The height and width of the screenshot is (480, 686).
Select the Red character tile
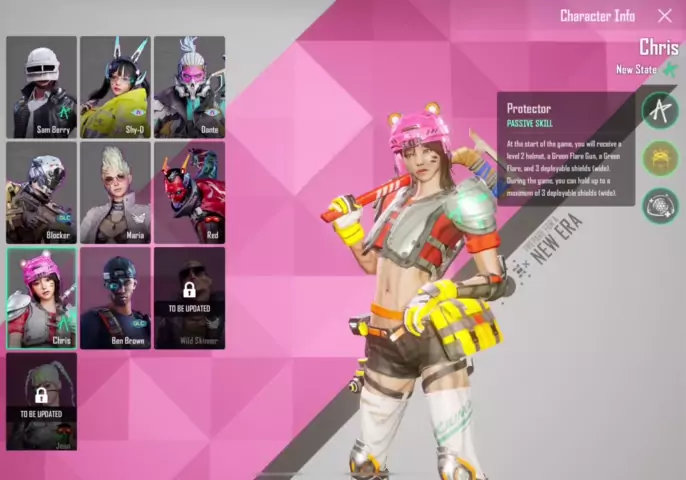189,193
